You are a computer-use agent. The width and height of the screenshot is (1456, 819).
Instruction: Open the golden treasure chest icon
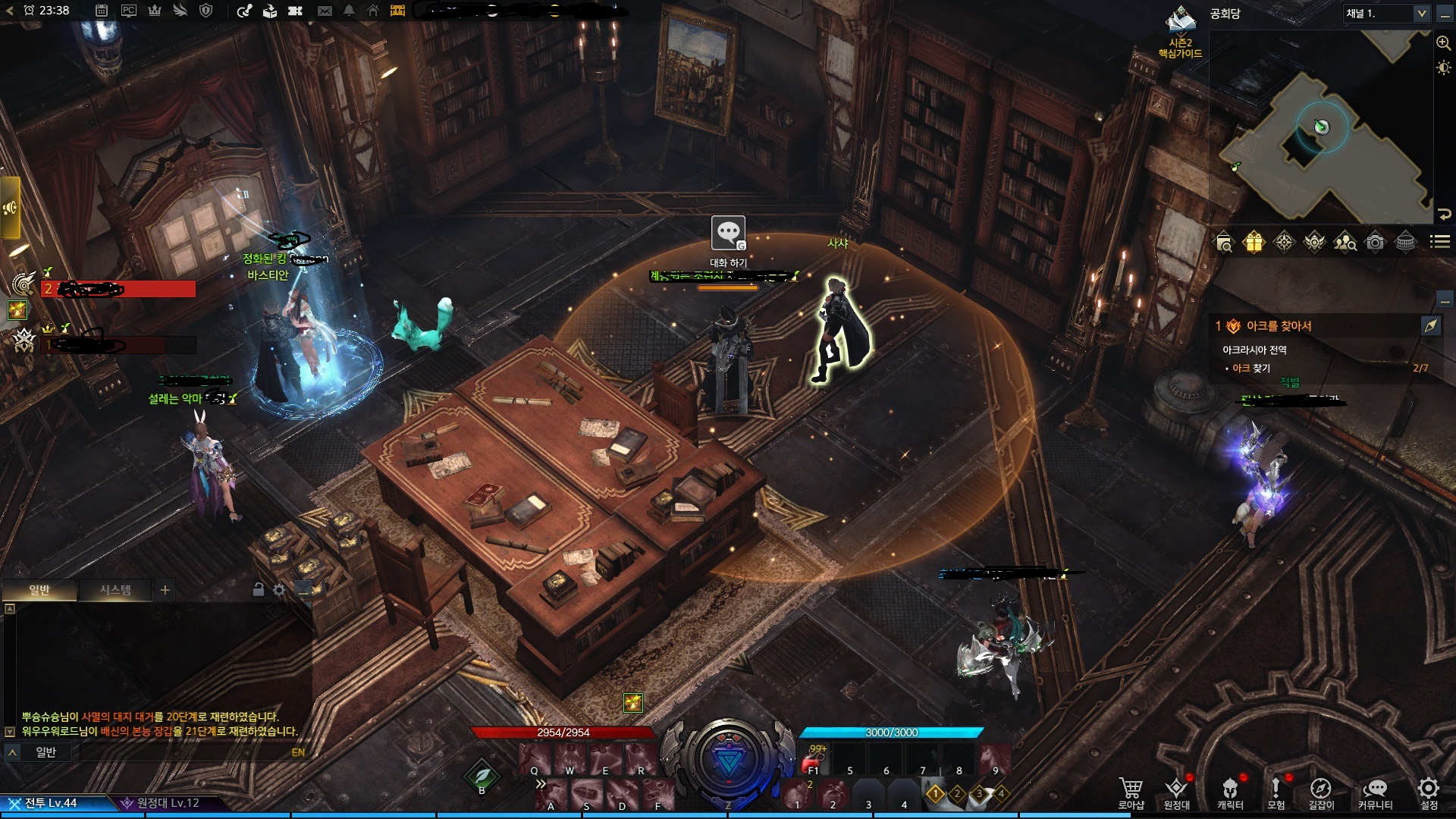click(397, 11)
